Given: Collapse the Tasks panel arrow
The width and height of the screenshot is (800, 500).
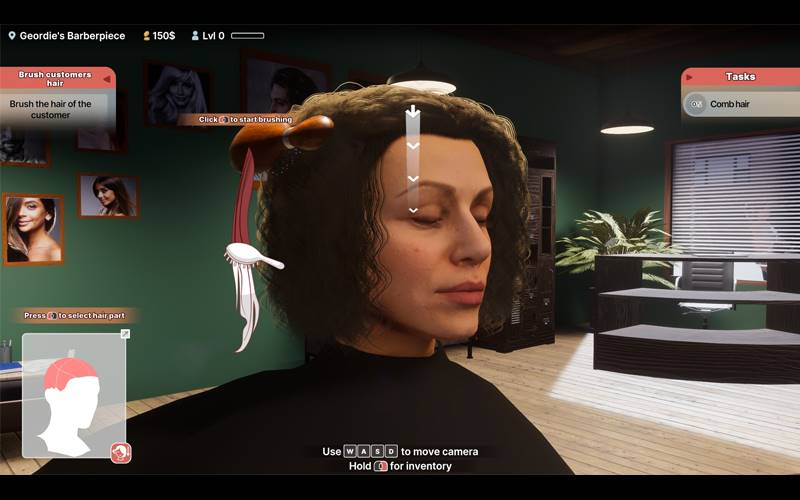Looking at the screenshot, I should click(x=690, y=77).
